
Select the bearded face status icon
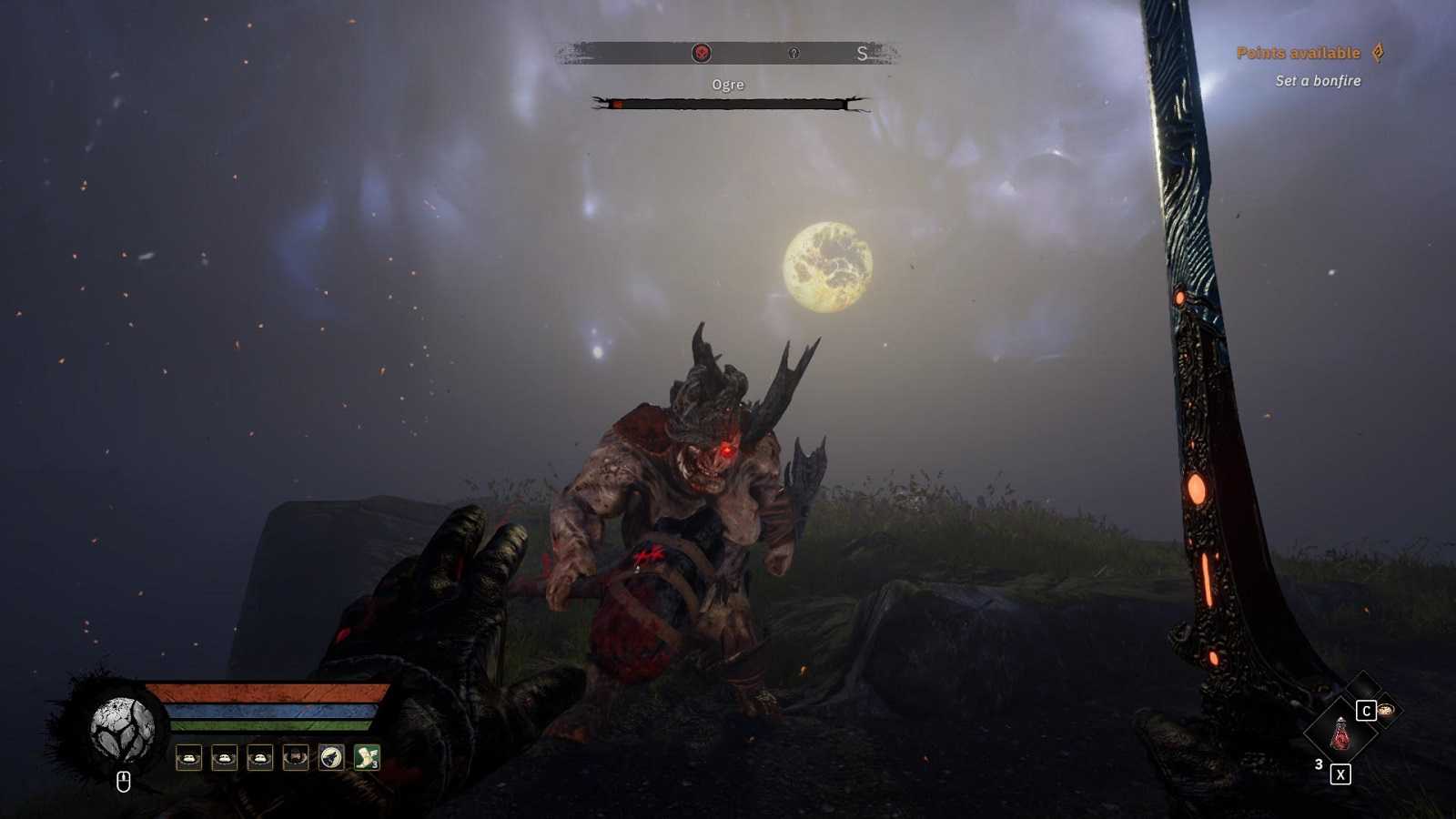pyautogui.click(x=296, y=757)
